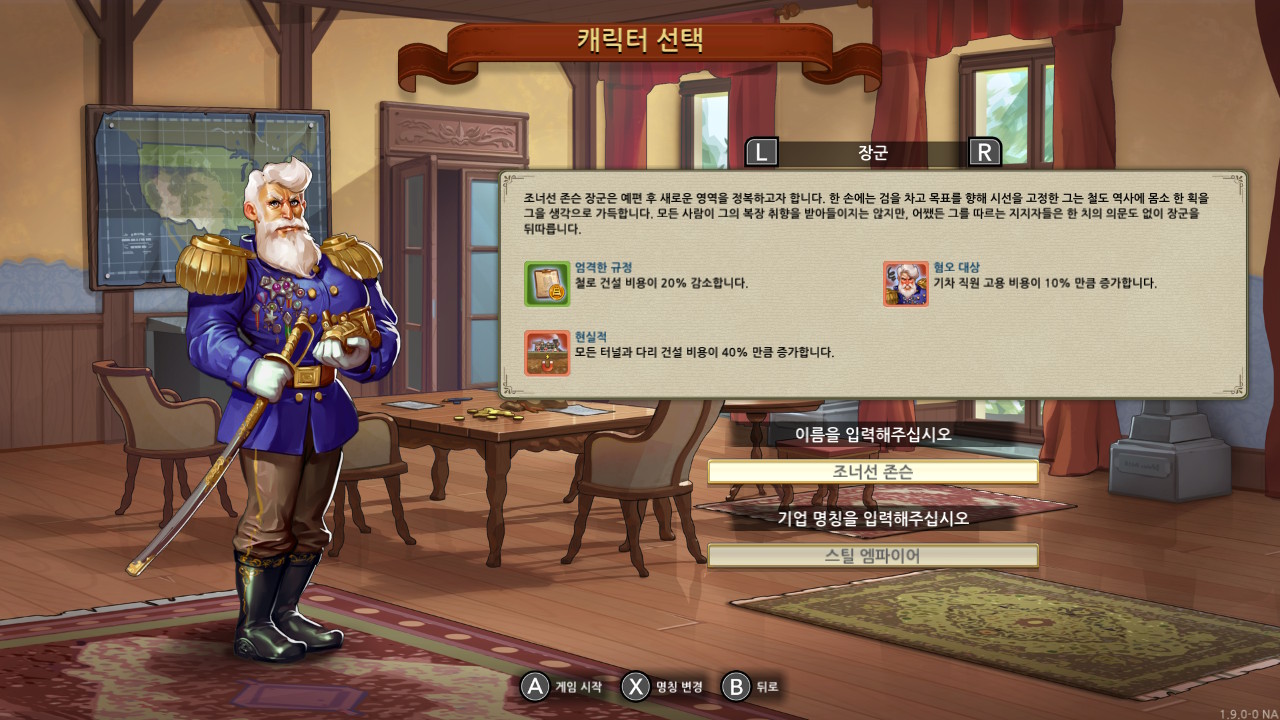Click the 기업 명칭을 입력해주십시오 label
Image resolution: width=1280 pixels, height=720 pixels.
873,517
